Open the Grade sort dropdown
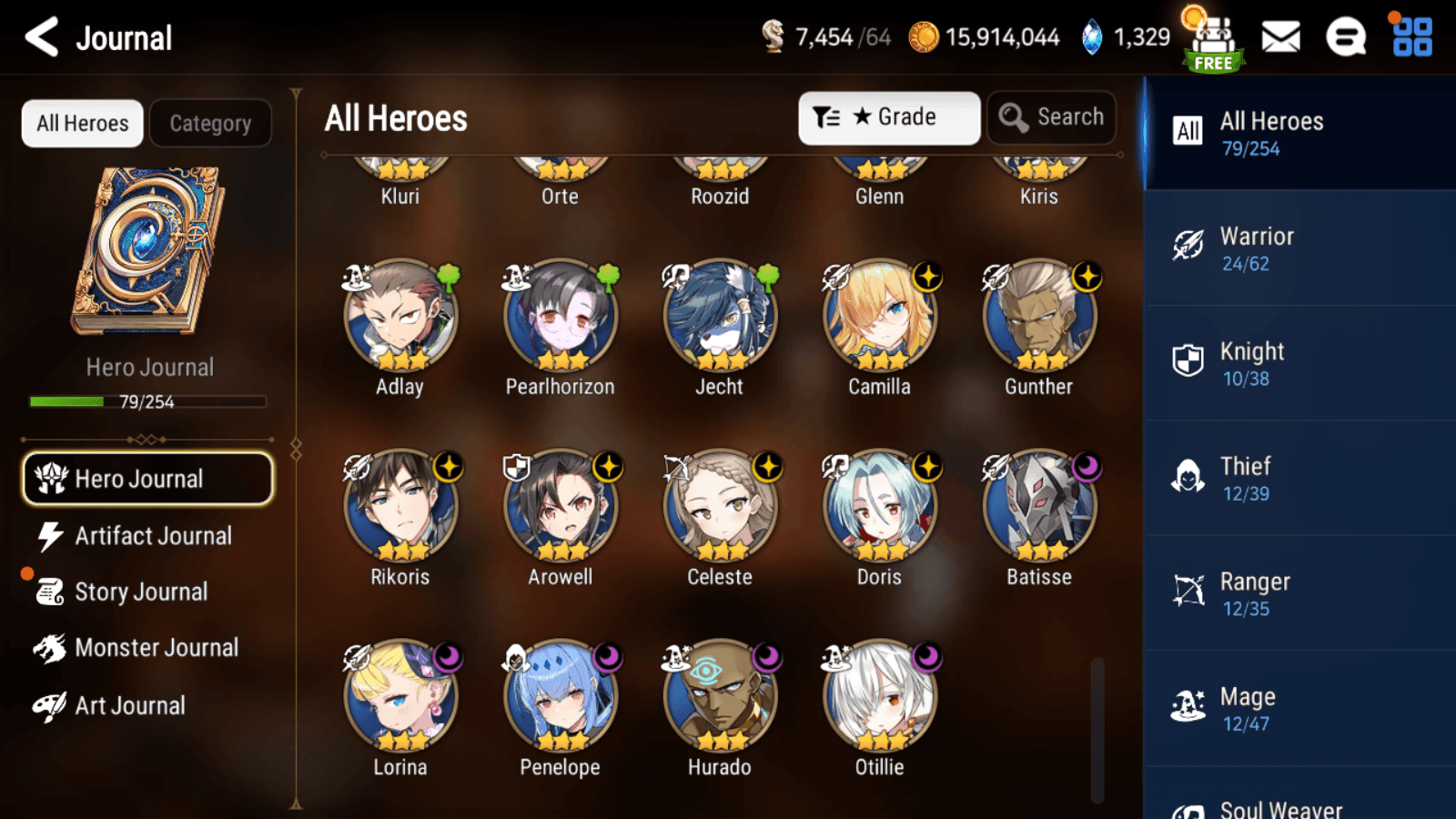 coord(888,117)
